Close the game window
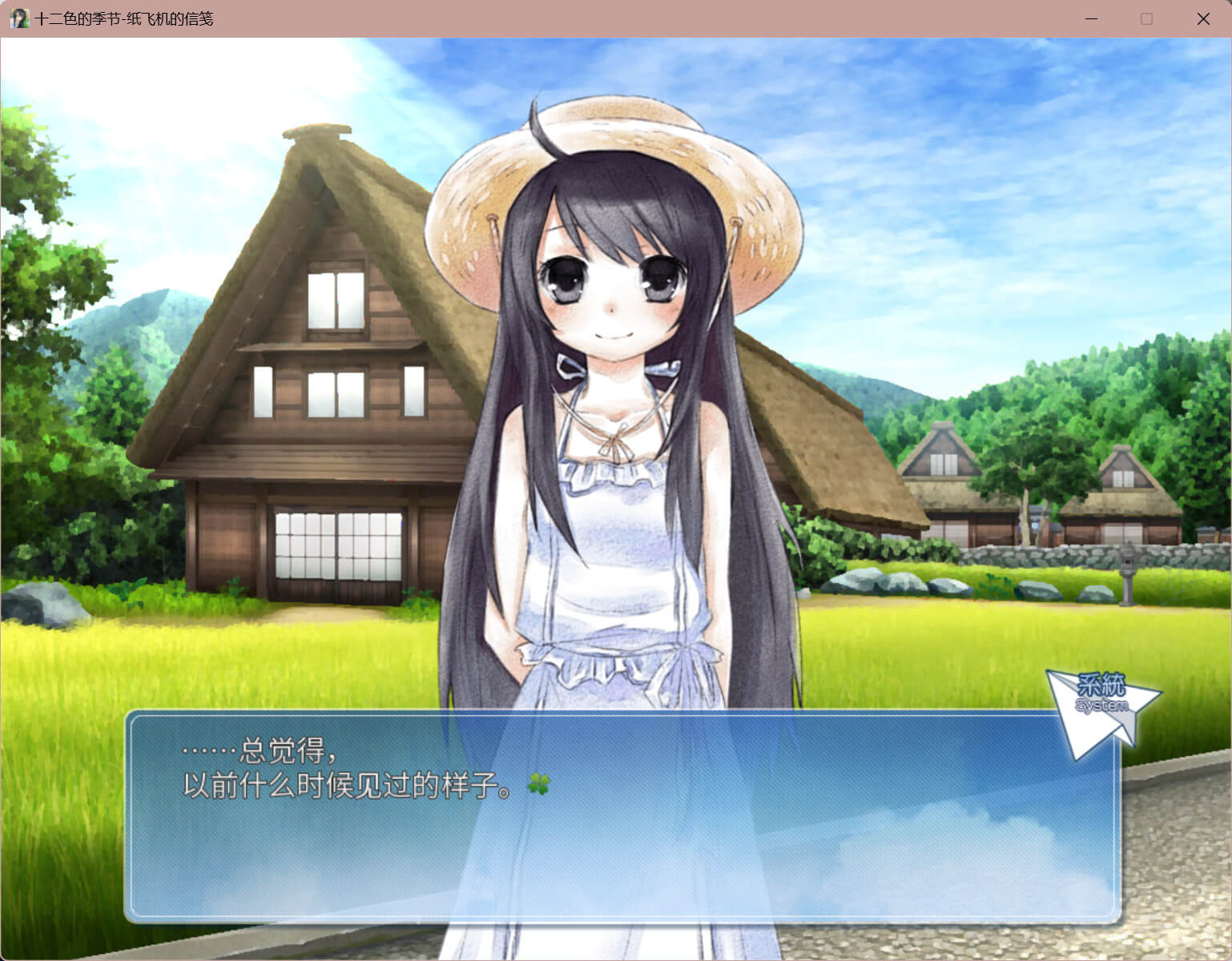Image resolution: width=1232 pixels, height=961 pixels. [1202, 18]
